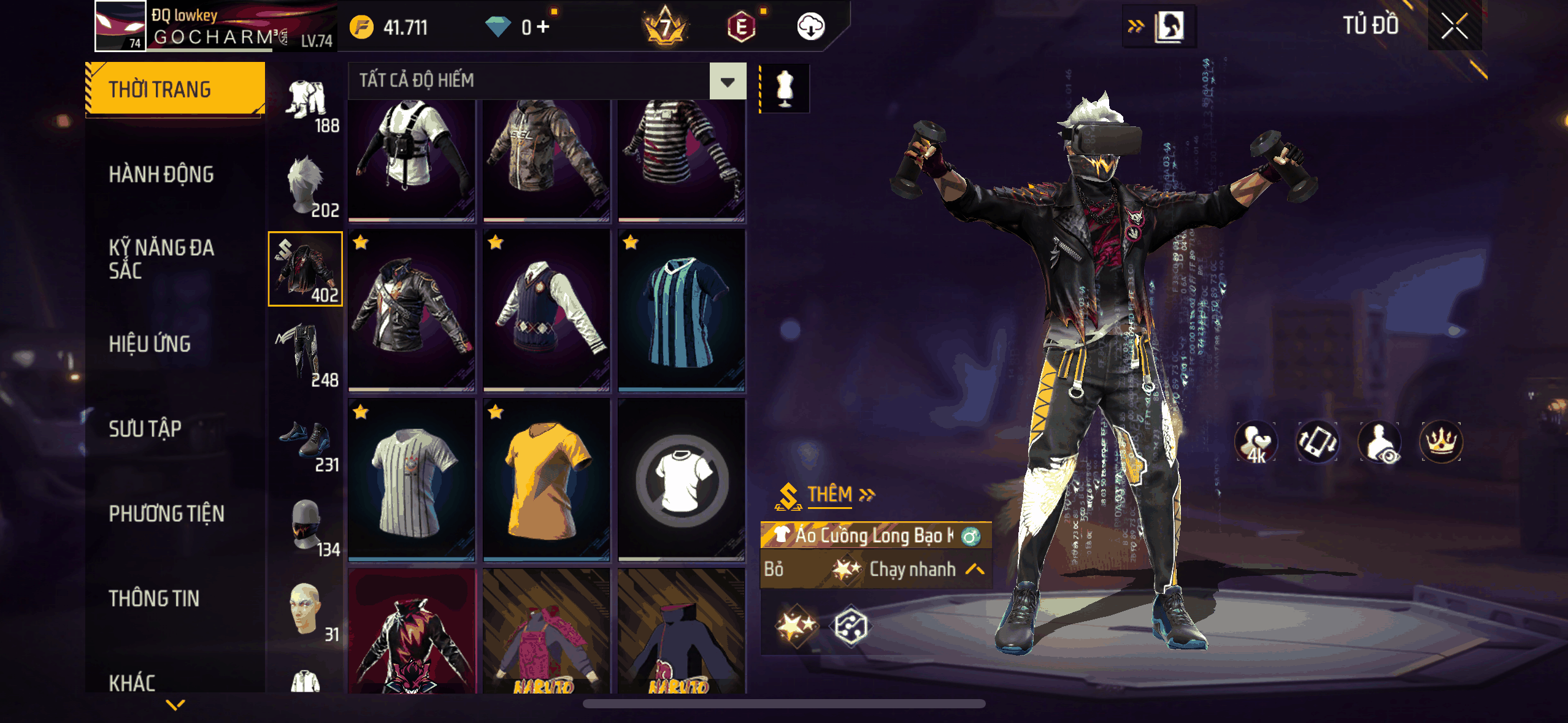The image size is (1568, 723).
Task: Tap the mannequin preview icon
Action: click(785, 88)
